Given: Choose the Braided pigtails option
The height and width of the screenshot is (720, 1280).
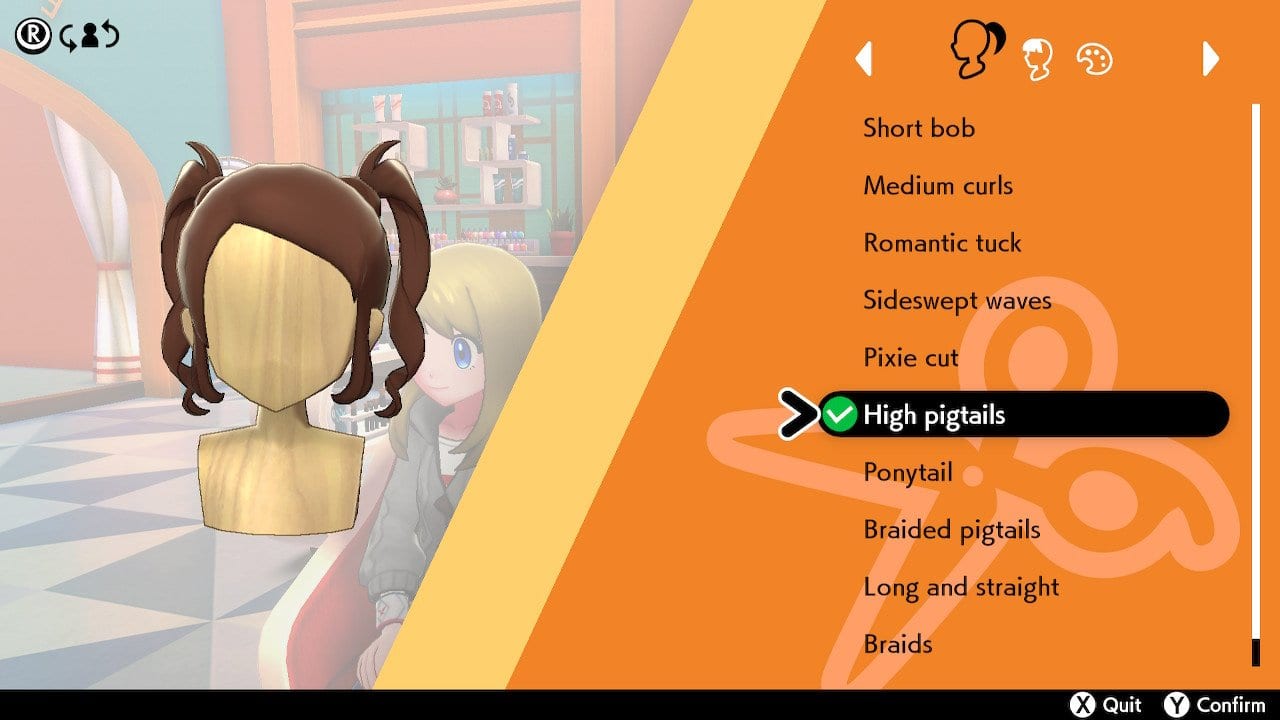Looking at the screenshot, I should pos(950,529).
